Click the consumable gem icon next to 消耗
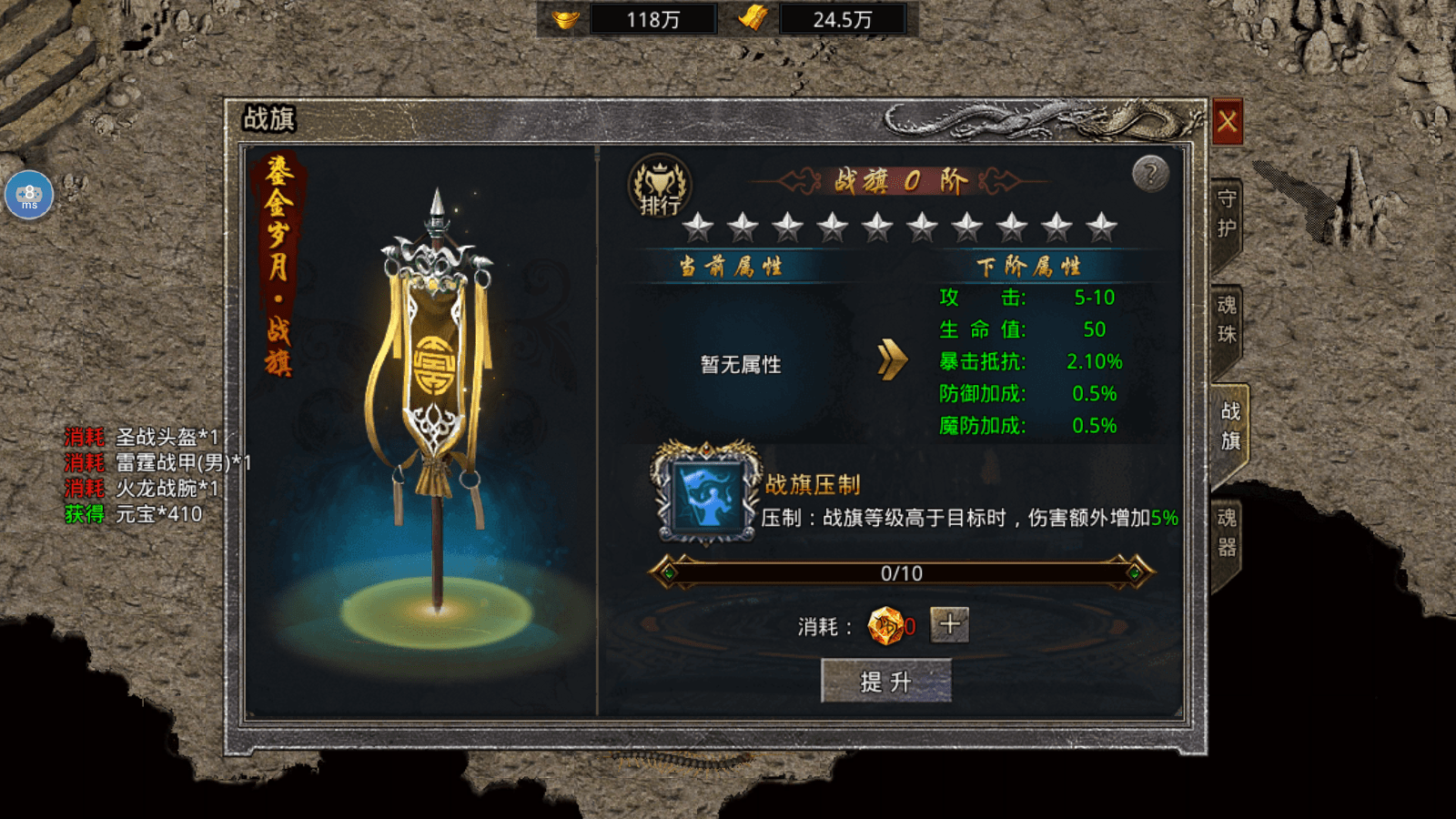Screen dimensions: 1456x819 pyautogui.click(x=884, y=625)
